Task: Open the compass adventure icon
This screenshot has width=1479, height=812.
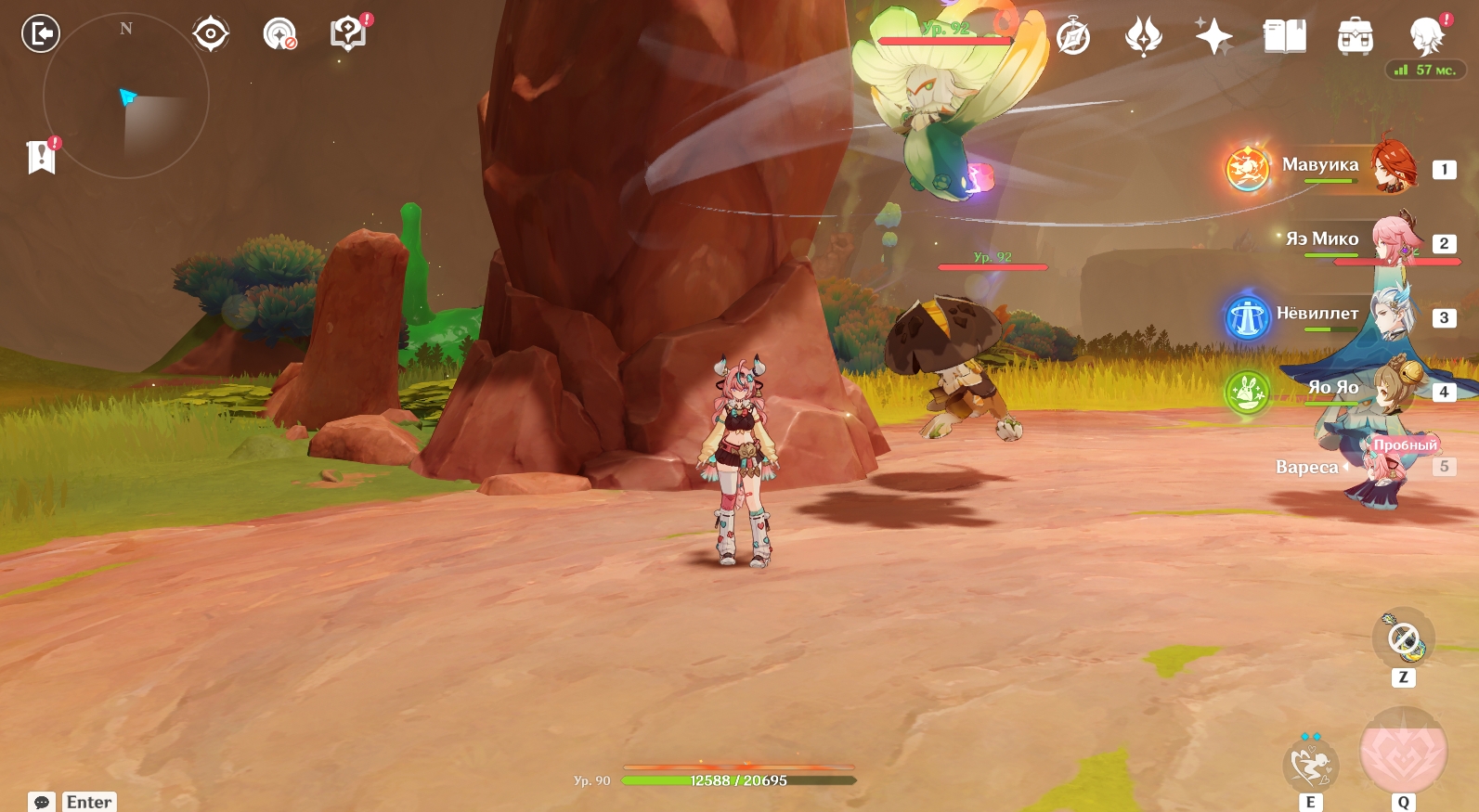Action: pyautogui.click(x=1073, y=37)
